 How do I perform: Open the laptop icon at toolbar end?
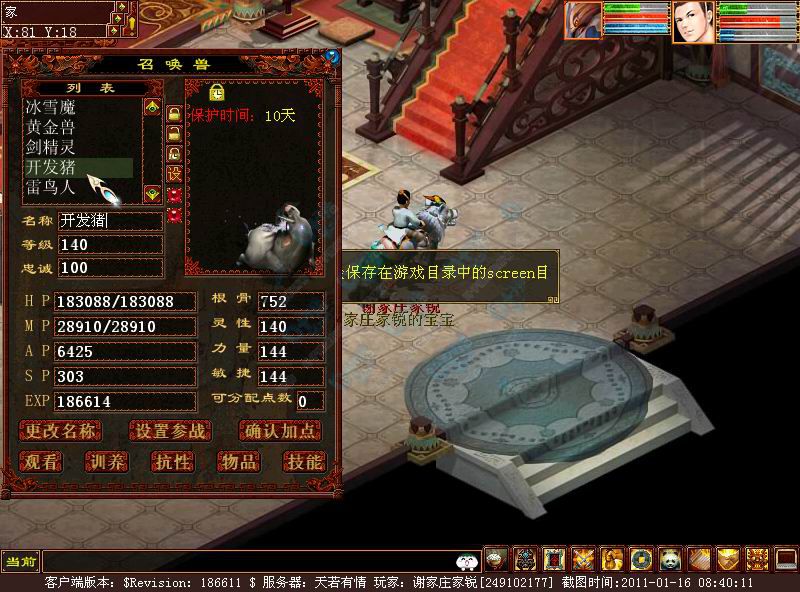(786, 560)
